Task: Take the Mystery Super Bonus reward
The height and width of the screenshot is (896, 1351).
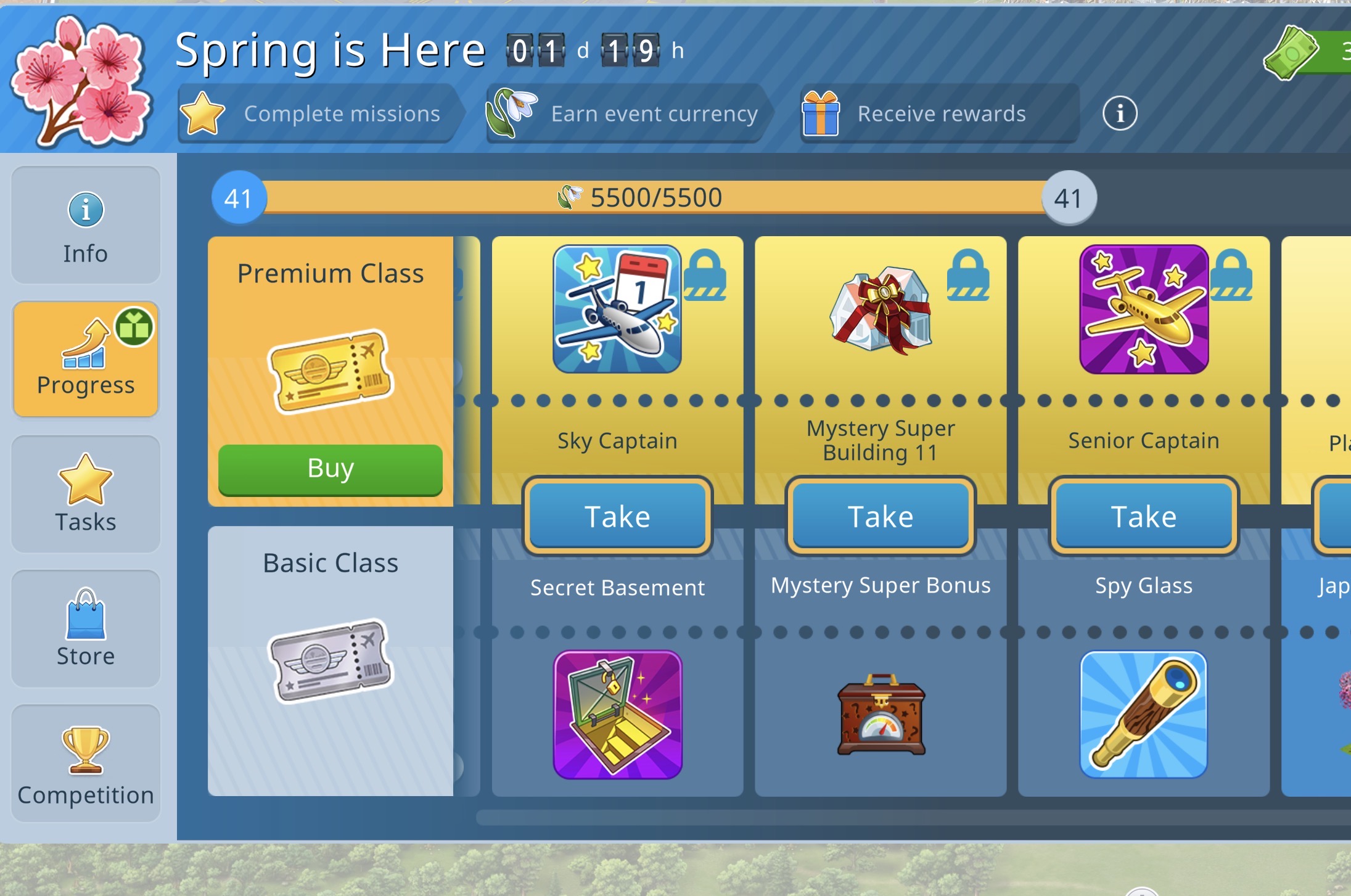Action: 881,516
